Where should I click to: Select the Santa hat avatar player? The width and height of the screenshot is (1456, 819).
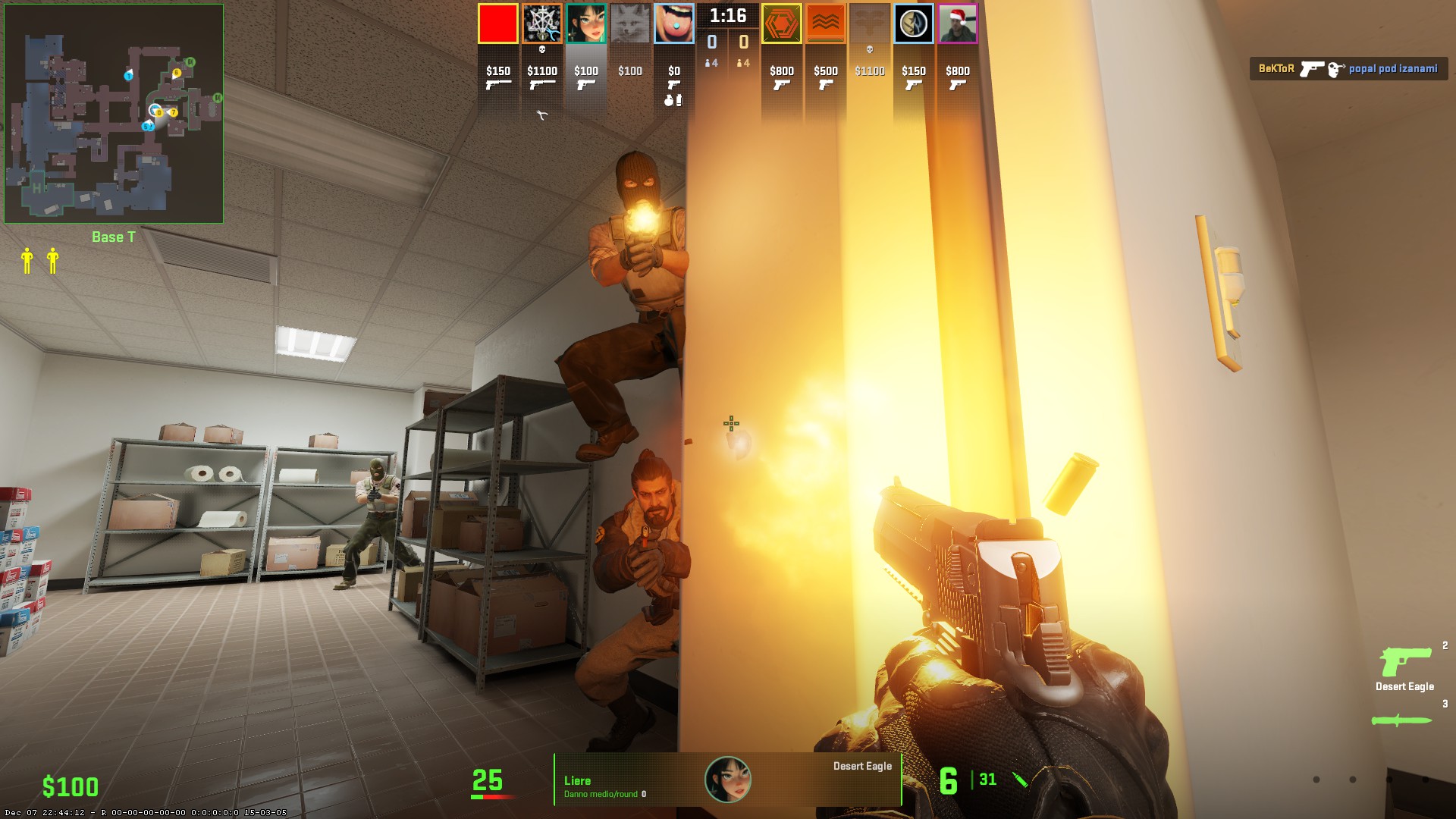click(957, 24)
